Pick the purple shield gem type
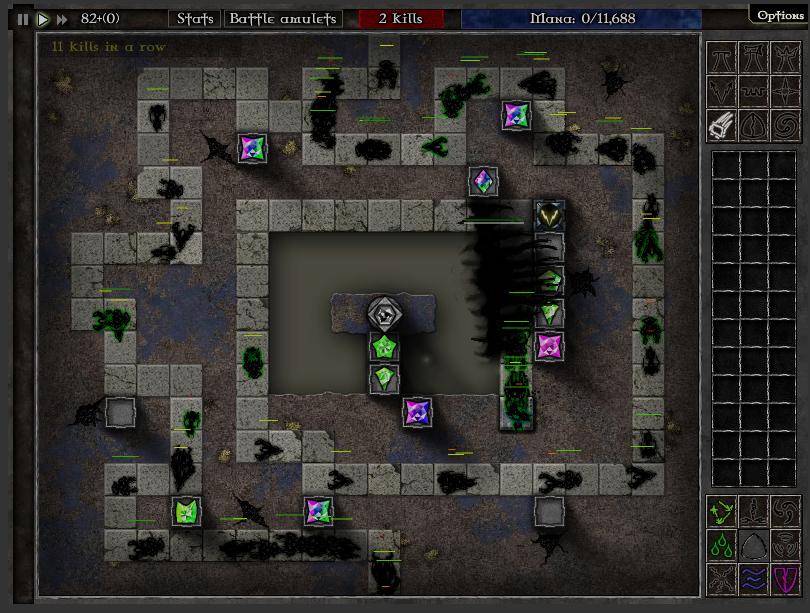Screen dimensions: 810x613 point(789,578)
